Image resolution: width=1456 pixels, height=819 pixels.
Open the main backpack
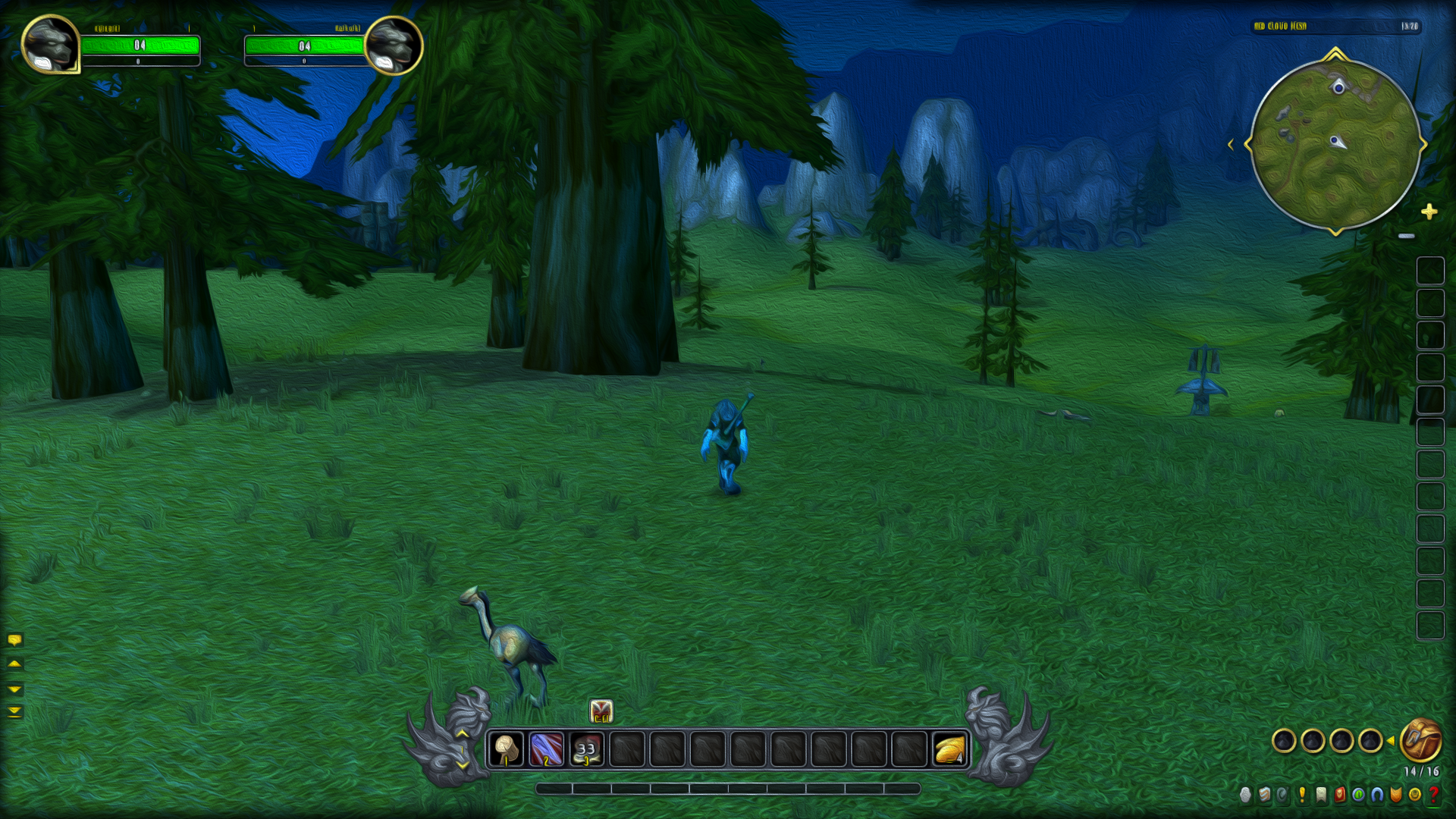click(1420, 740)
